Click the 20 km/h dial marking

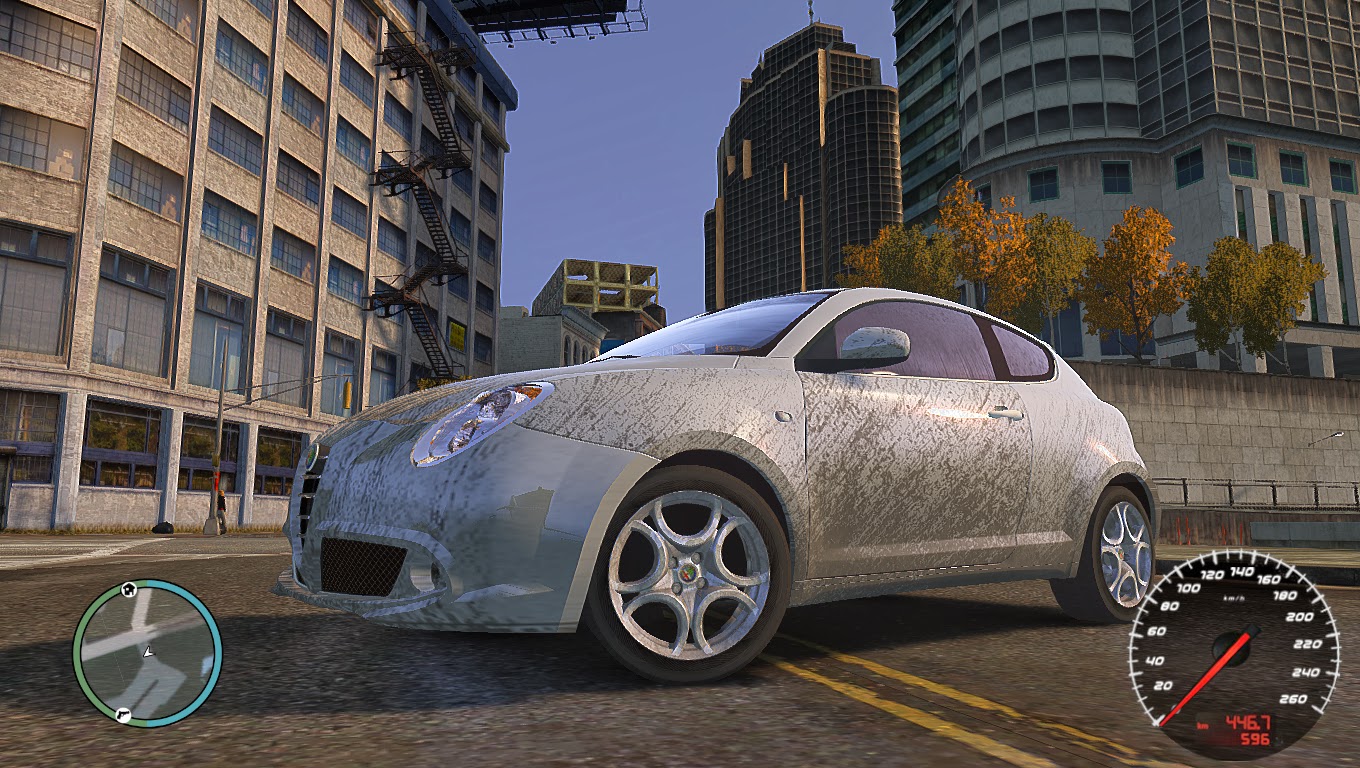coord(1162,686)
